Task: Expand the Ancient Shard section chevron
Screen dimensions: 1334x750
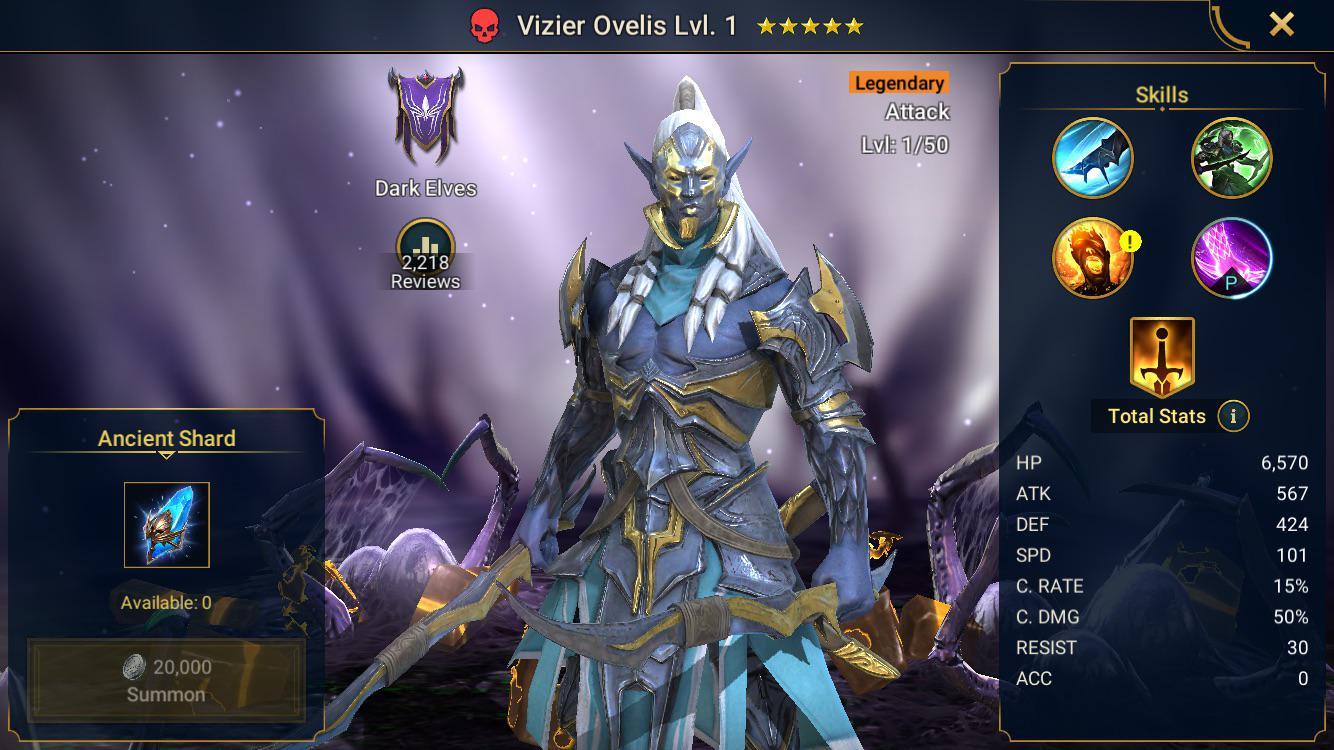Action: [x=166, y=455]
